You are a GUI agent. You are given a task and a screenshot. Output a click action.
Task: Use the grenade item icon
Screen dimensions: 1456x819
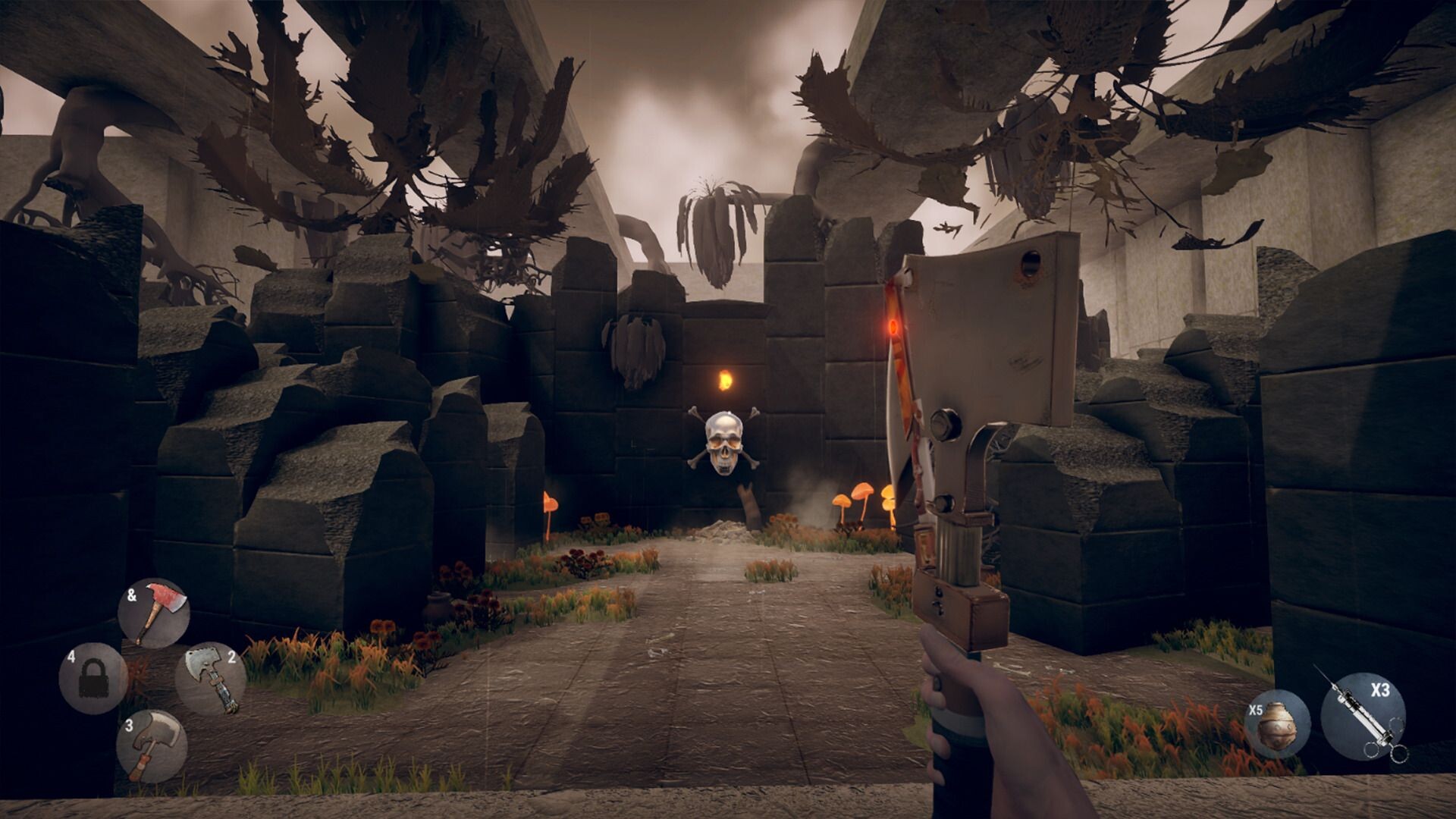[x=1276, y=723]
